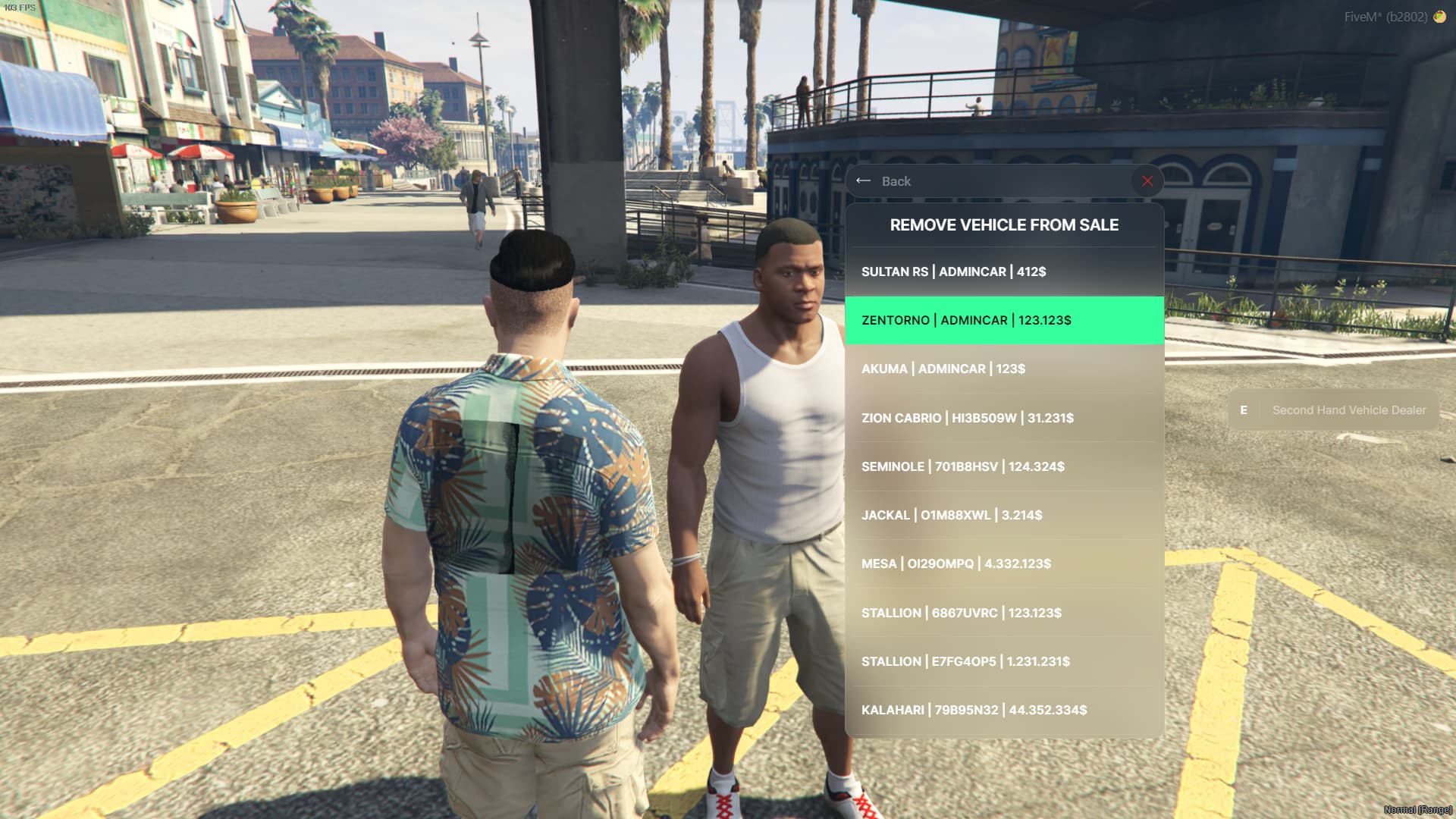Choose the Jackal 3.214$ listing
Screen dimensions: 1456x819
(1003, 515)
